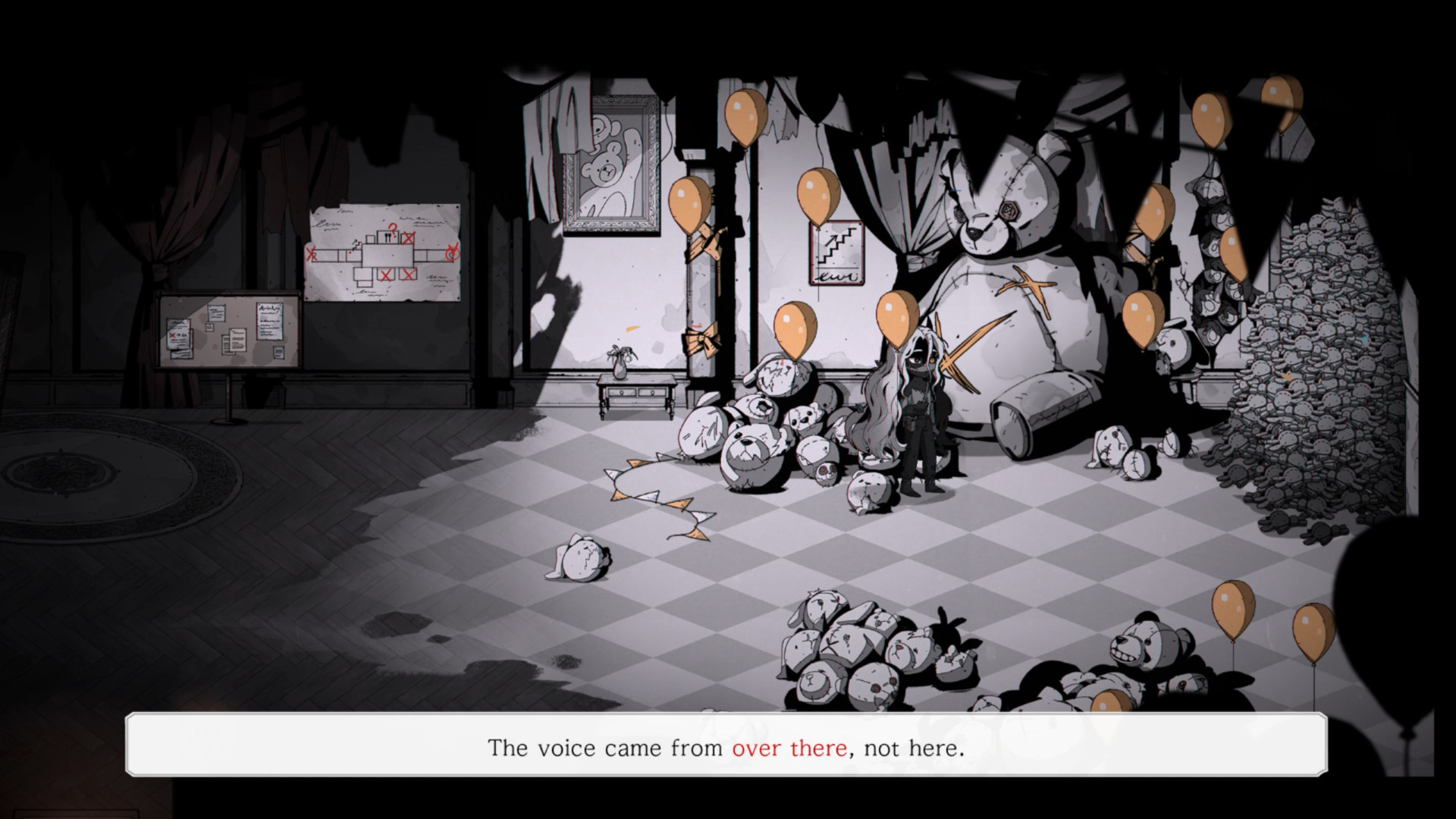Viewport: 1456px width, 819px height.
Task: Select a crossed-out room marked with red X
Action: pos(387,275)
